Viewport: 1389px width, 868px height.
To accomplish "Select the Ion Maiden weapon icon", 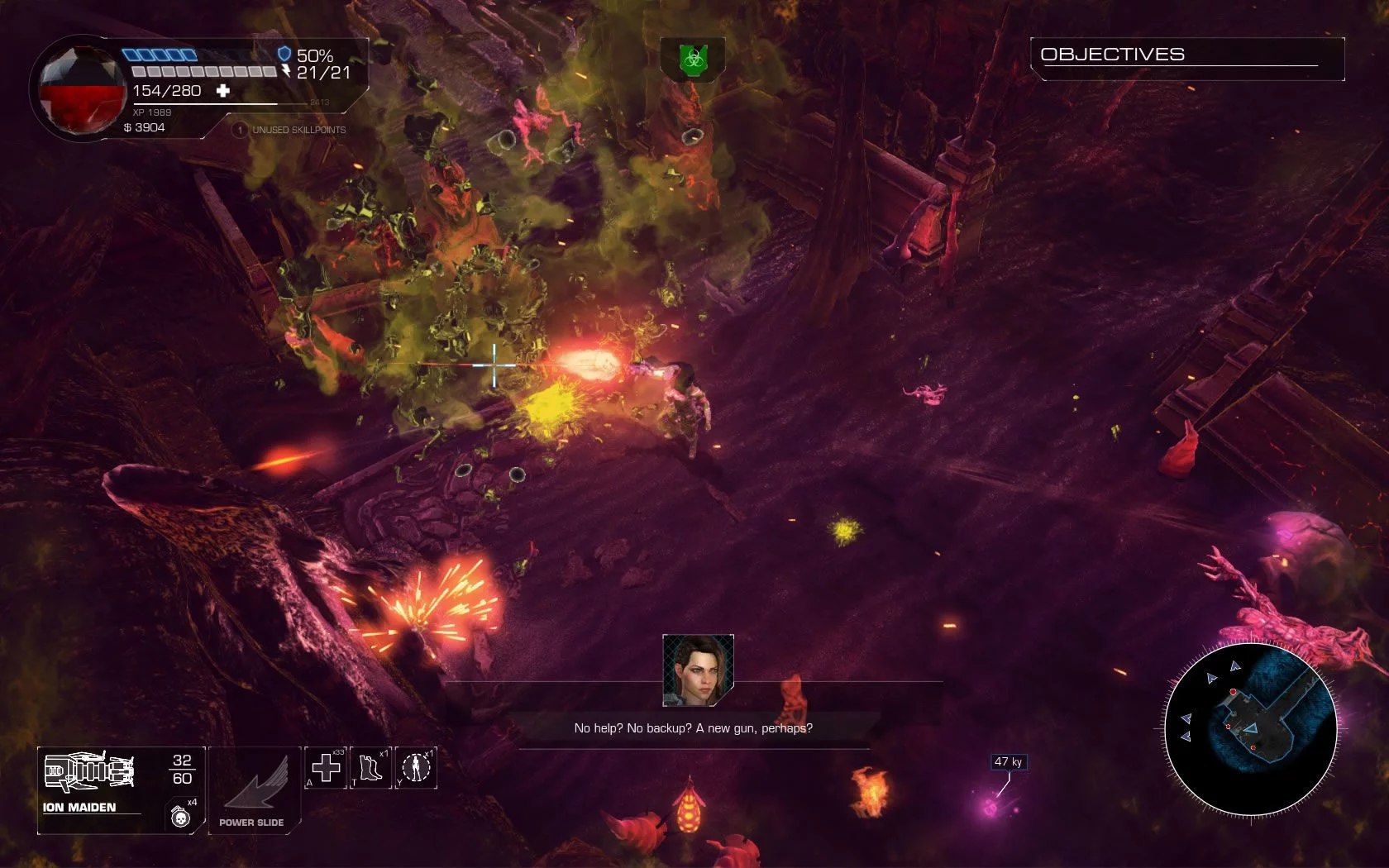I will 89,772.
